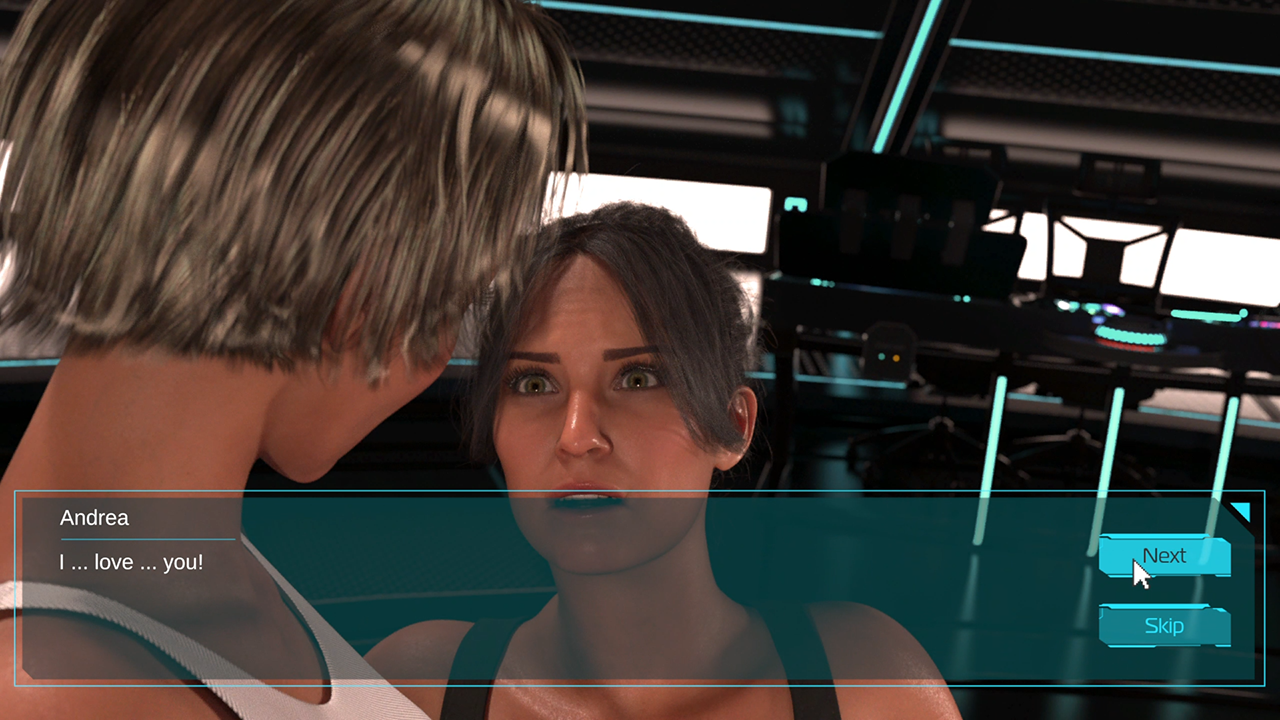Advance dialogue with the Next button
Image resolution: width=1280 pixels, height=720 pixels.
click(x=1164, y=556)
